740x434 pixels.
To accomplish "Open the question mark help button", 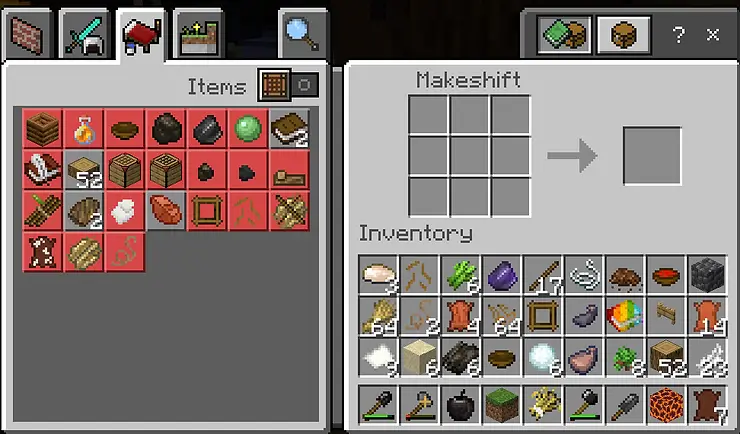I will pos(679,34).
